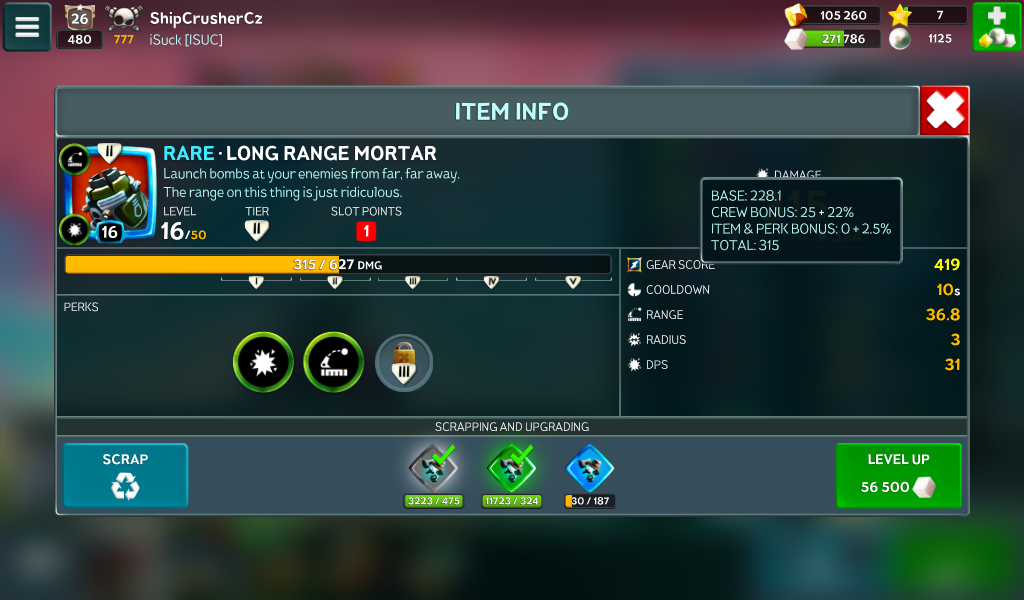Scrap the Long Range Mortar
The image size is (1024, 600).
click(125, 475)
